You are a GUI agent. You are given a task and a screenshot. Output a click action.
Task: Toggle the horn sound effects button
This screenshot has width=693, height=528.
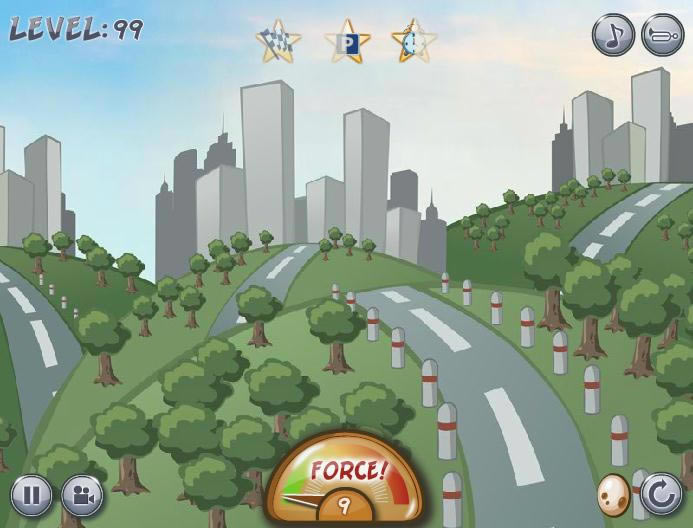point(662,36)
